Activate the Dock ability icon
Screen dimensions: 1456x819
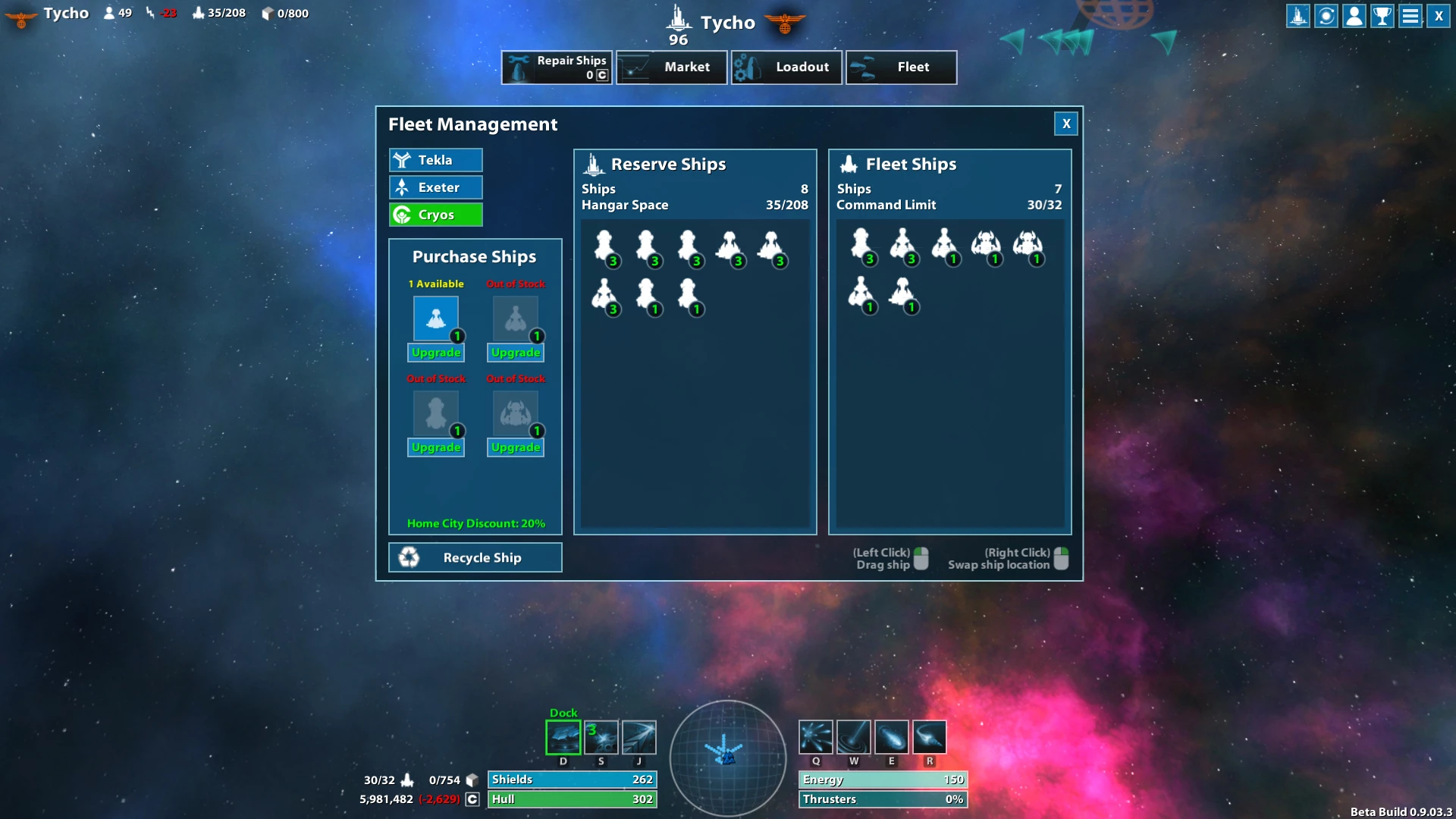(563, 737)
